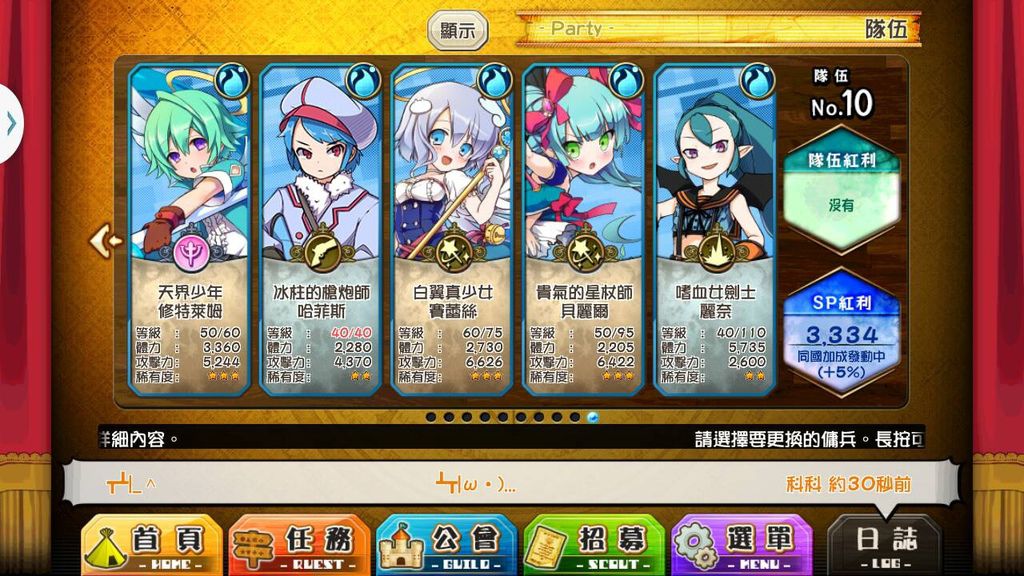Expand the side panel arrow tab
This screenshot has height=576, width=1024.
[10, 123]
